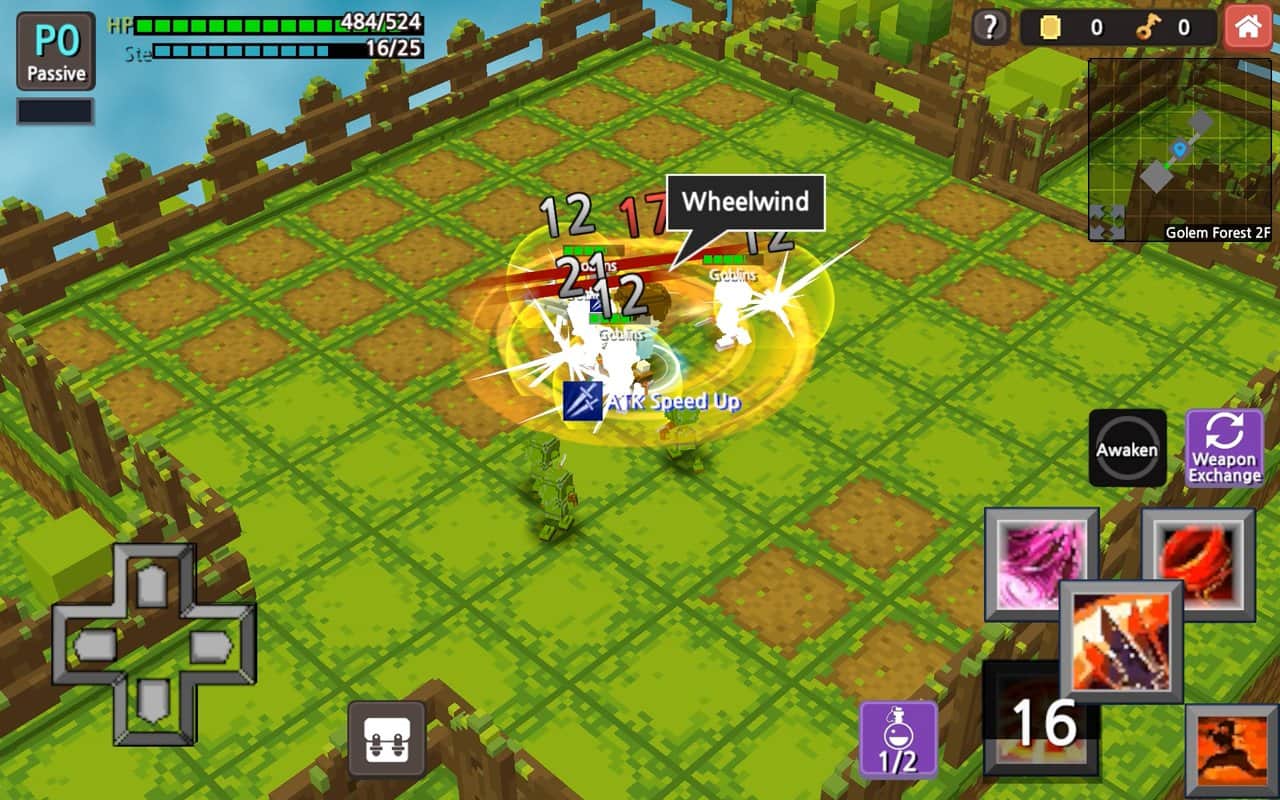Use the pink slash skill
1280x800 pixels.
pyautogui.click(x=1041, y=563)
